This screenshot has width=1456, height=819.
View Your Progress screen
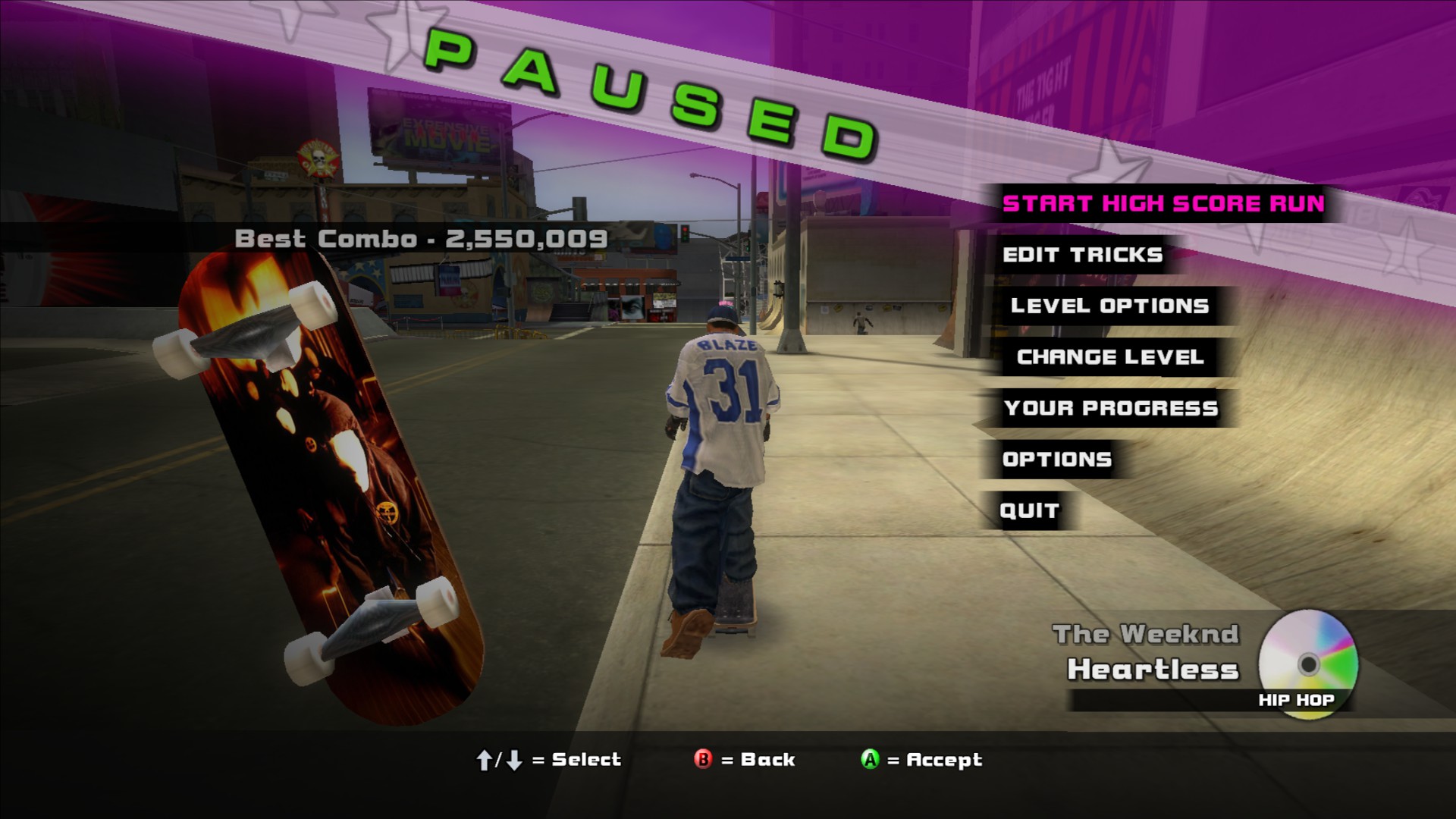click(x=1111, y=408)
